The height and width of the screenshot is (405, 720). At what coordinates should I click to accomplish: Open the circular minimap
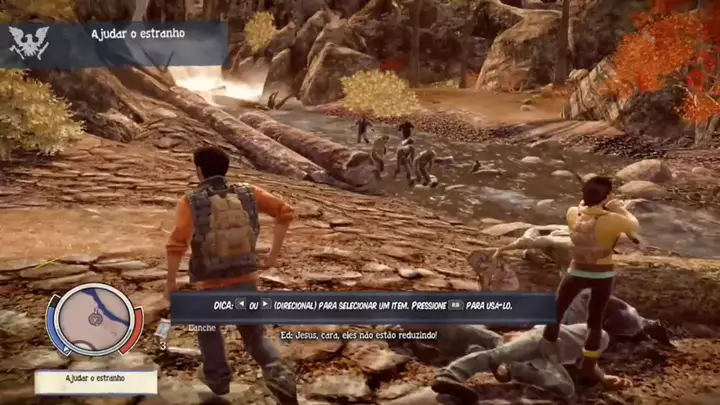click(x=94, y=320)
